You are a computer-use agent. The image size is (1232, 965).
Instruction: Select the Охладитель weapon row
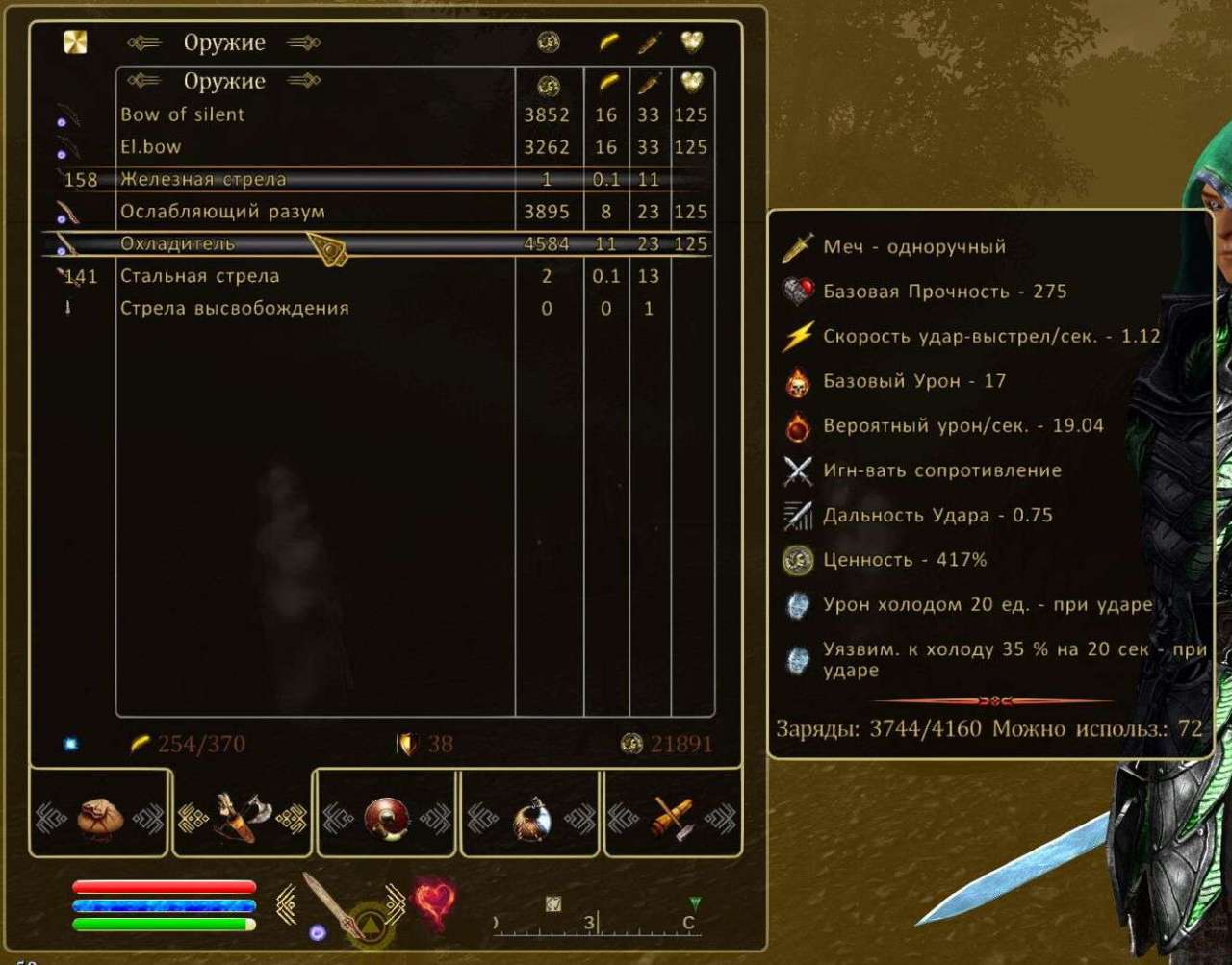point(289,243)
